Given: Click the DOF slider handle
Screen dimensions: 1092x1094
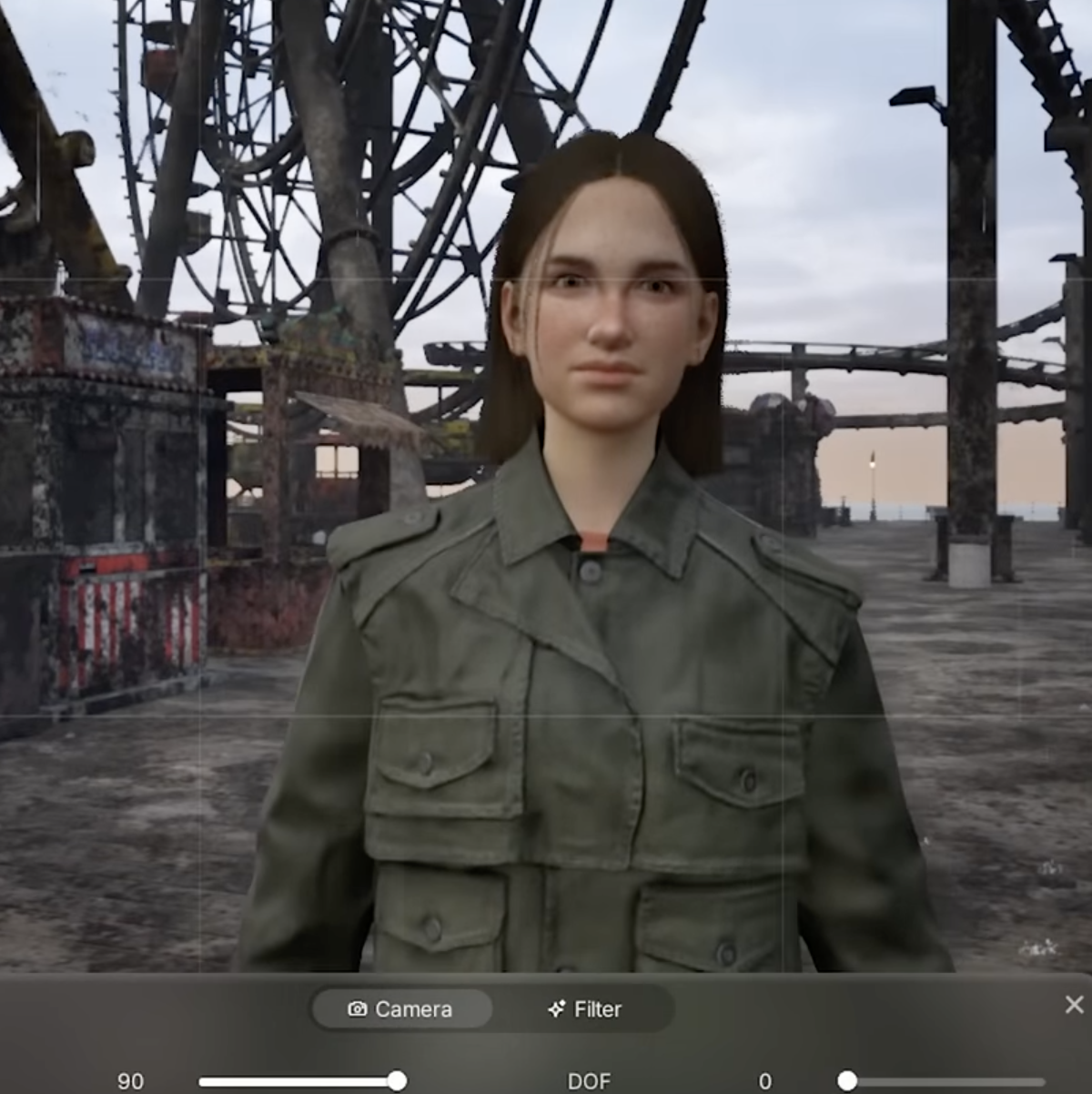Looking at the screenshot, I should coord(847,1080).
